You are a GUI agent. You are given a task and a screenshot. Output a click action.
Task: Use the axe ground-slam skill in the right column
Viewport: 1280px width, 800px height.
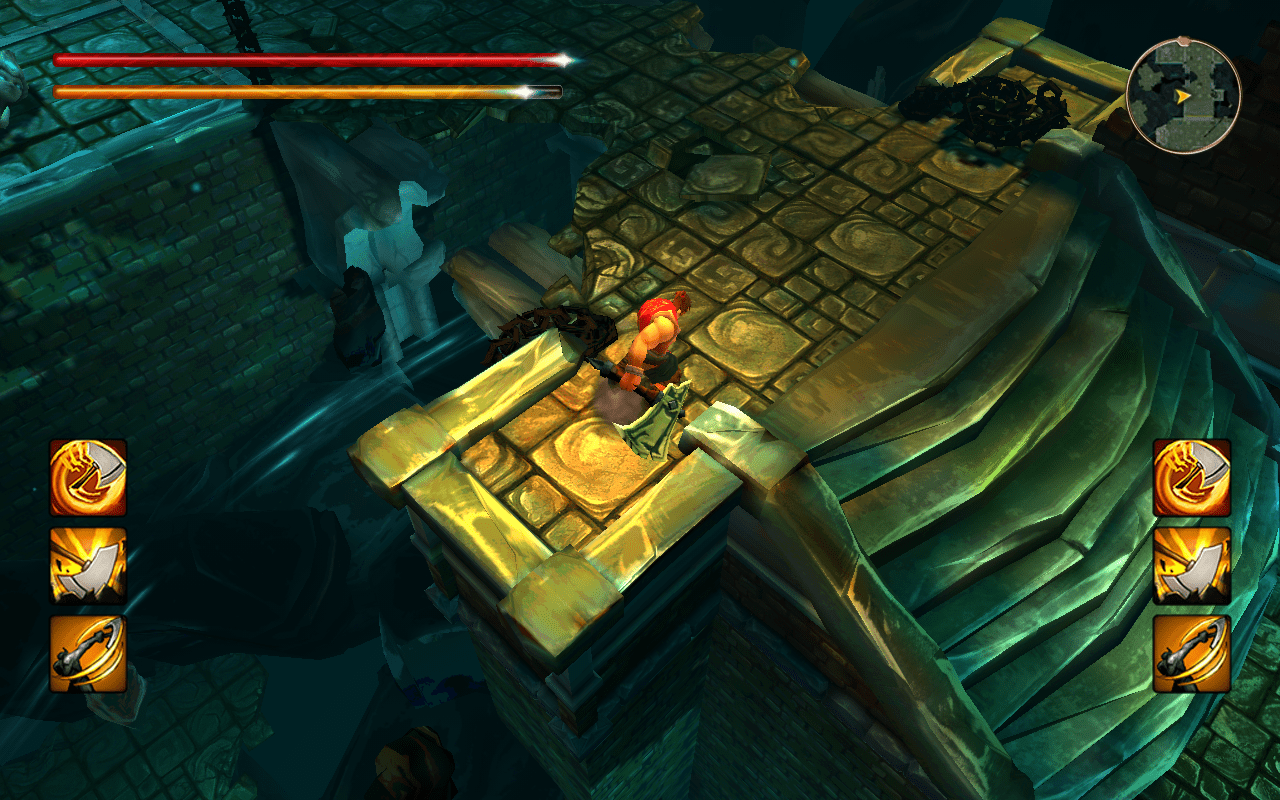point(1191,566)
